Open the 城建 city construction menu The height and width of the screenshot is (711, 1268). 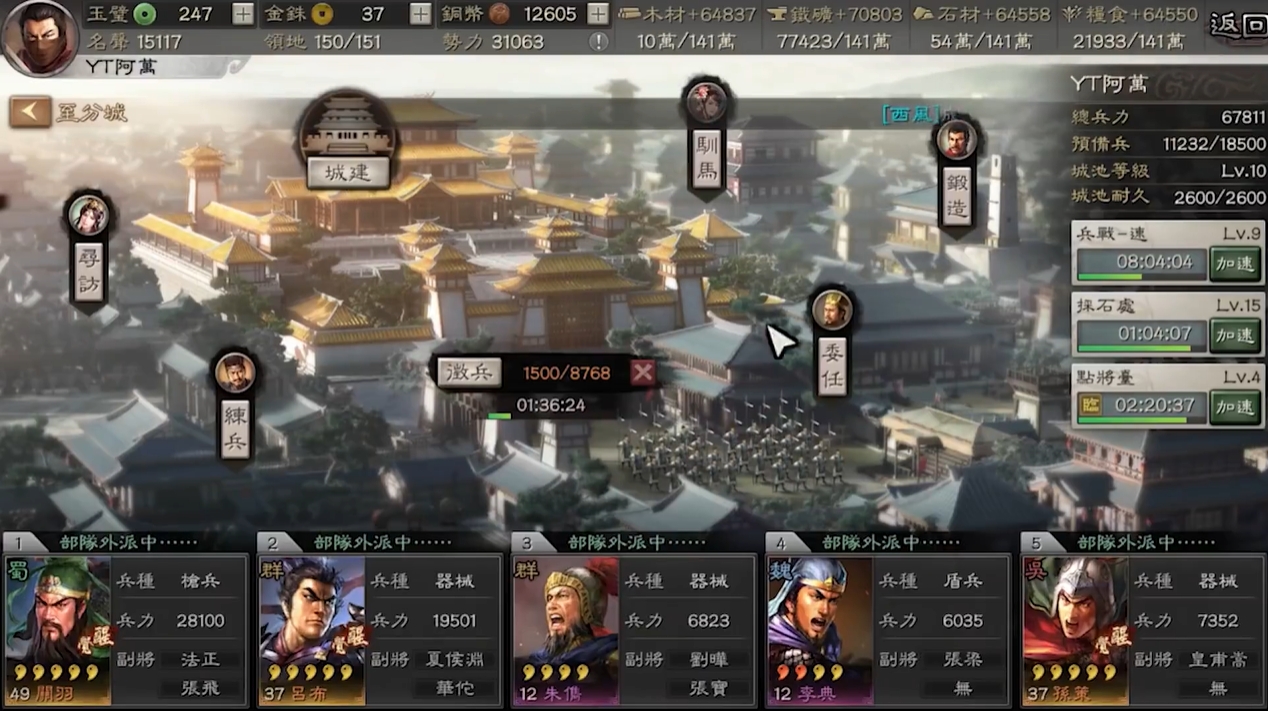[347, 171]
